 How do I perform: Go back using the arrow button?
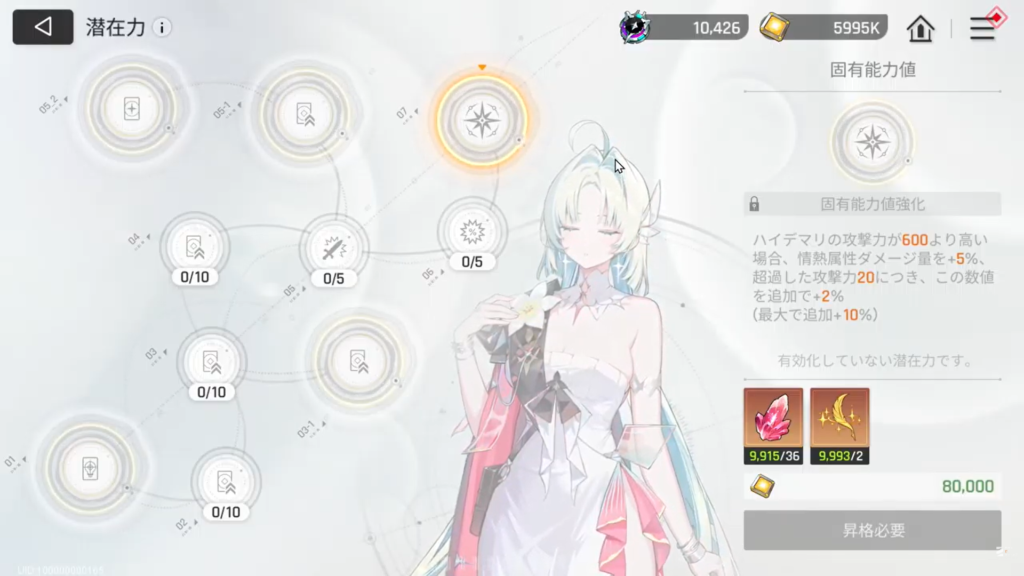point(42,27)
